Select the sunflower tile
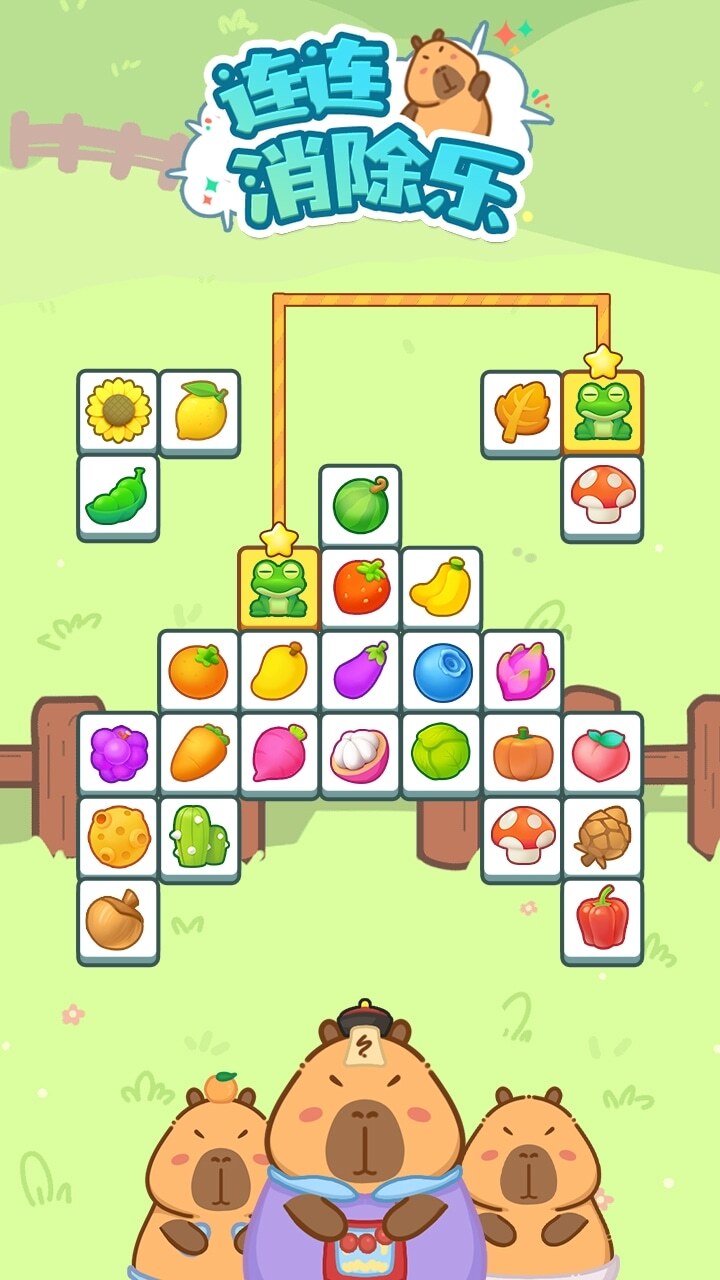The width and height of the screenshot is (720, 1280). pos(118,410)
